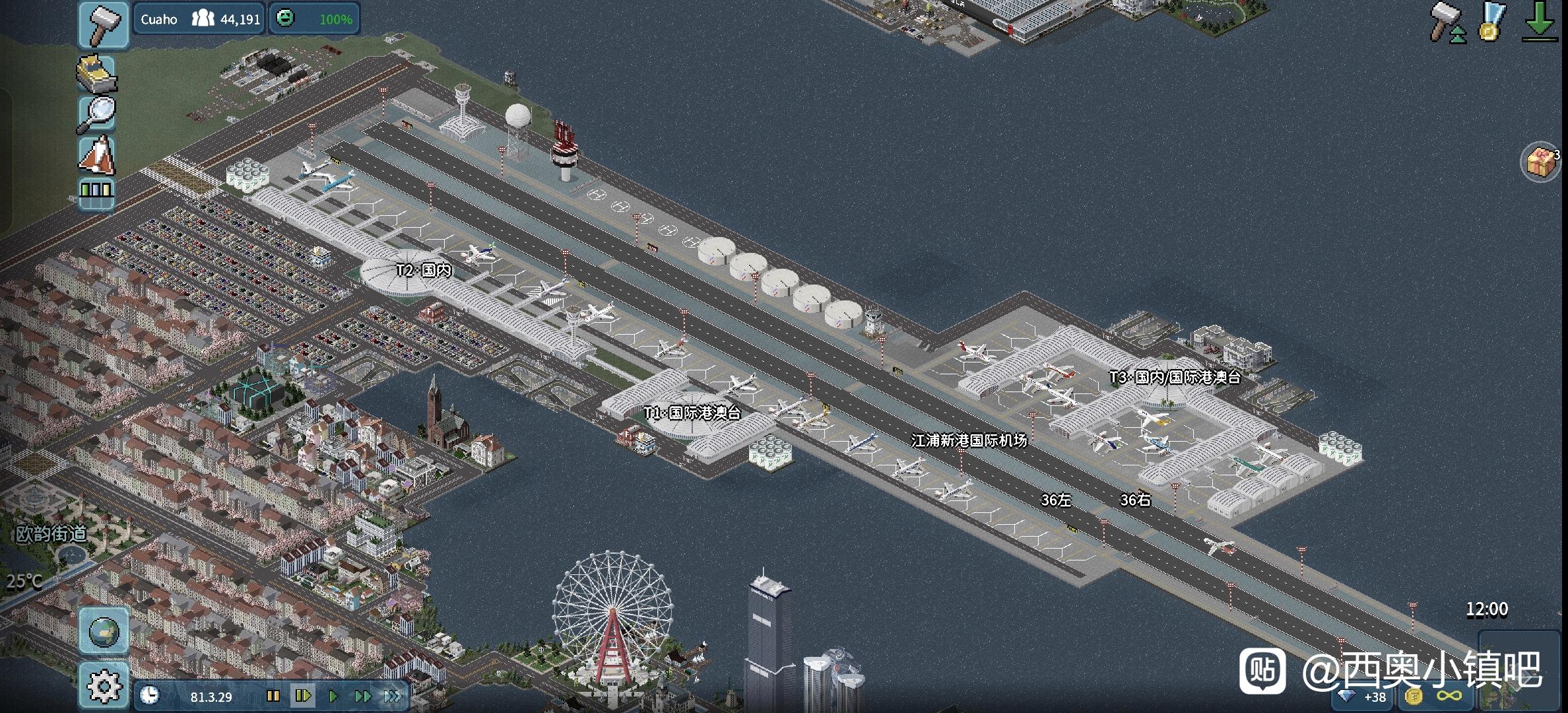The width and height of the screenshot is (1568, 713).
Task: Open the hammer with green arrows icon
Action: click(x=1448, y=22)
